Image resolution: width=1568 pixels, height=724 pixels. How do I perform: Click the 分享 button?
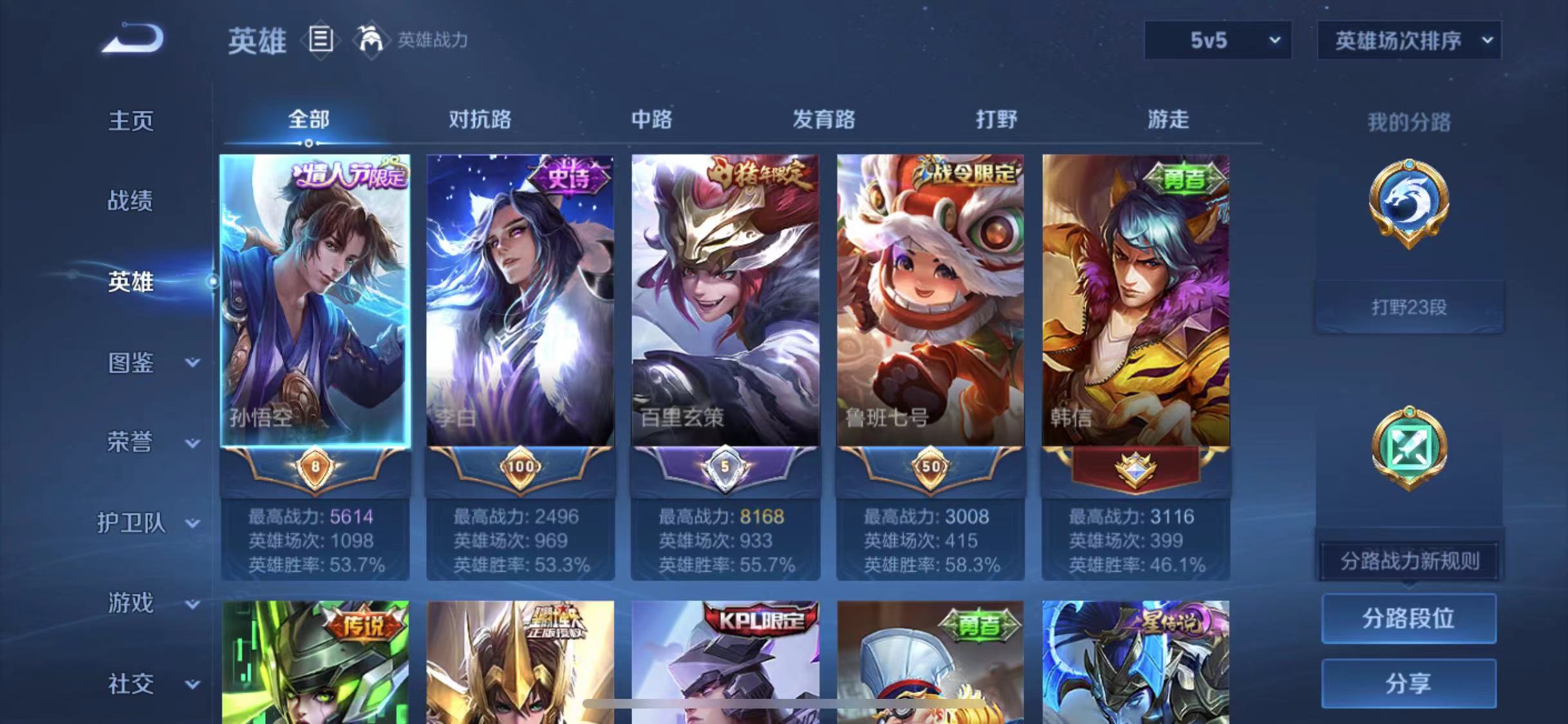1408,683
